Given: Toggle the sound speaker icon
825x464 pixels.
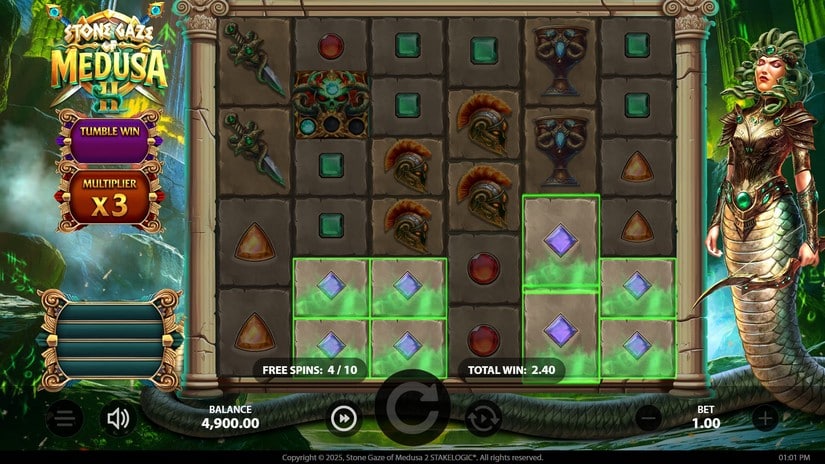Looking at the screenshot, I should tap(119, 418).
